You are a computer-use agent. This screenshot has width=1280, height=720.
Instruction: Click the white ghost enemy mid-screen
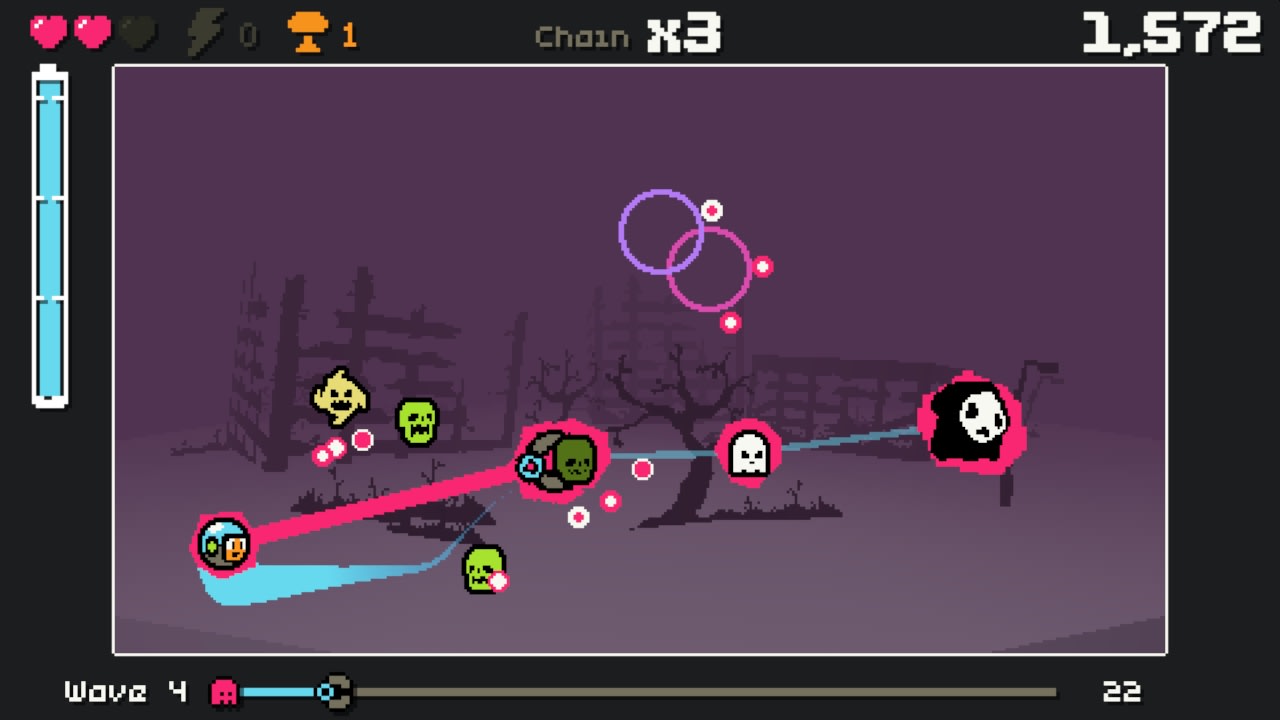(x=750, y=456)
